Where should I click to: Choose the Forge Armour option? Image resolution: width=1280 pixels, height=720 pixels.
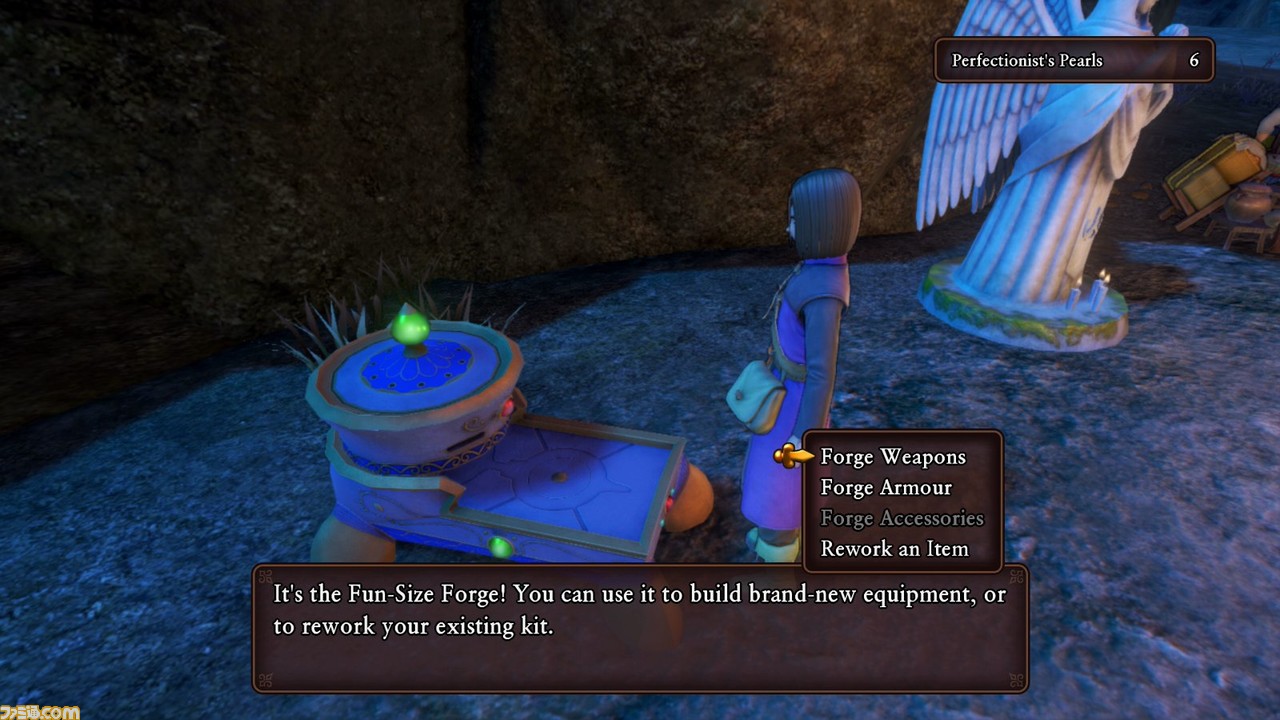pyautogui.click(x=886, y=488)
